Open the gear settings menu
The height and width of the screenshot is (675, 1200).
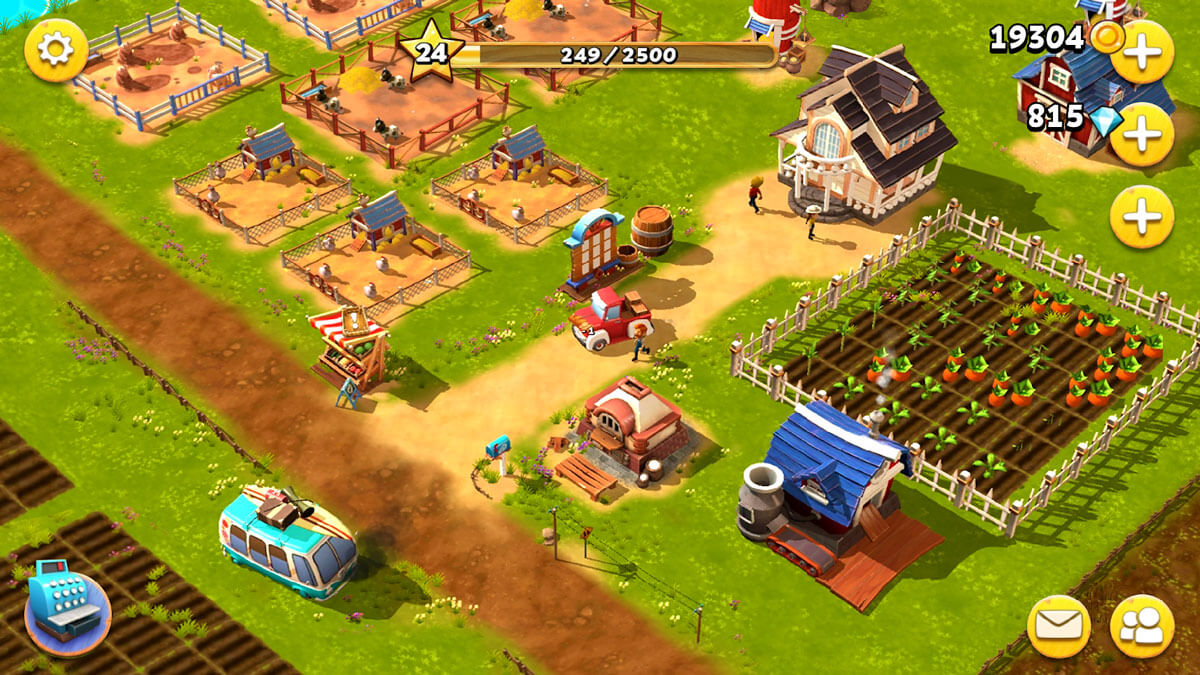pos(56,50)
